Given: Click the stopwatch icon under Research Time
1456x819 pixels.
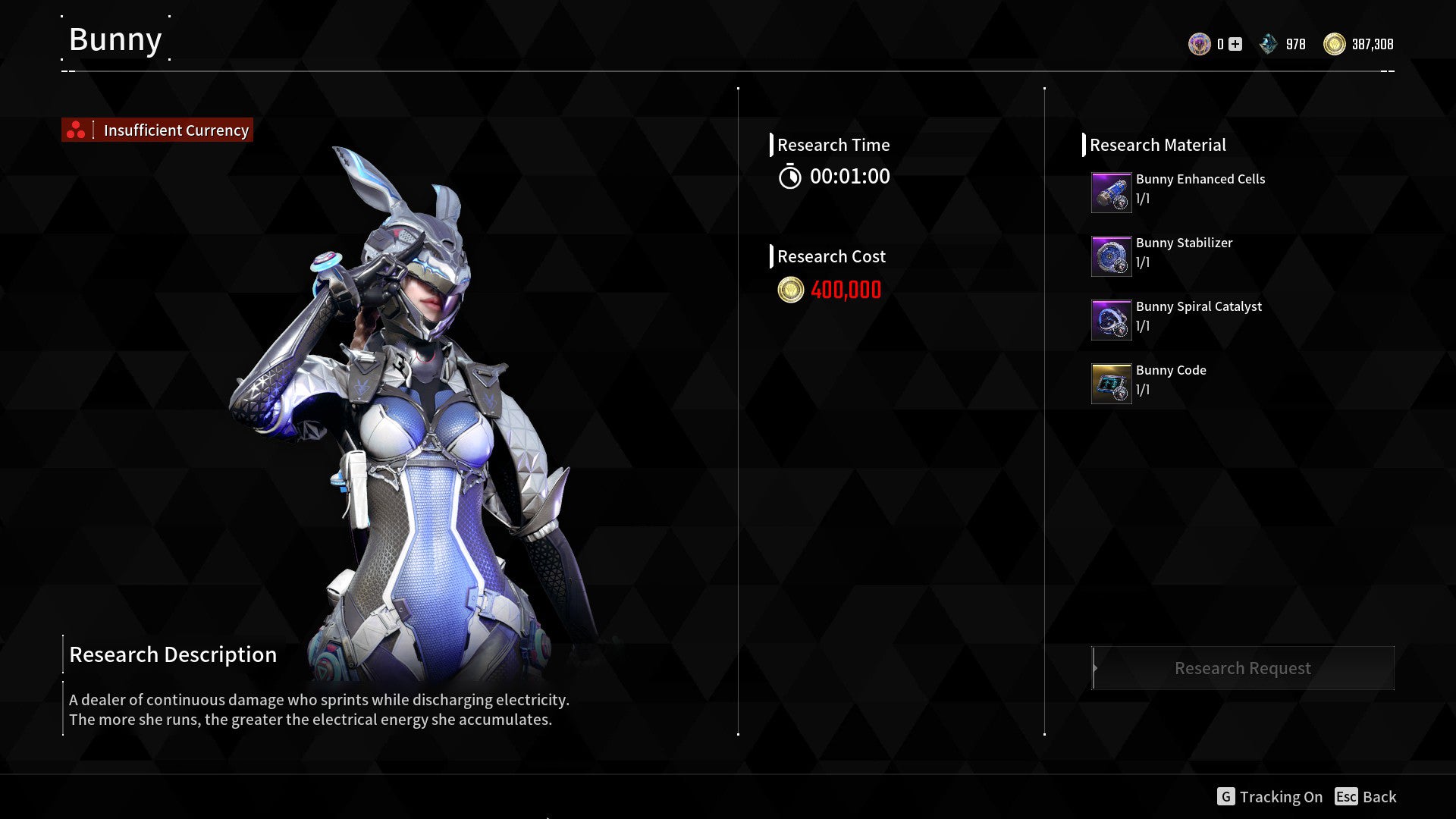Looking at the screenshot, I should [789, 177].
